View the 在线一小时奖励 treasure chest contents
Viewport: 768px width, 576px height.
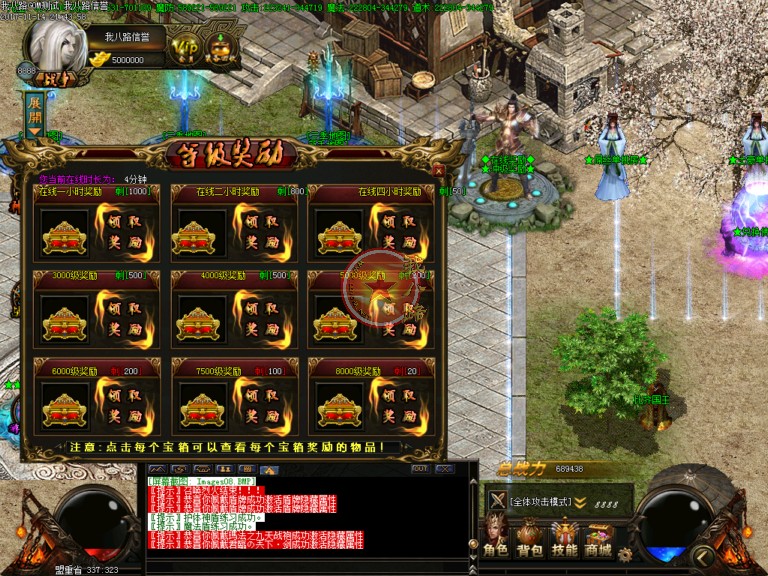pyautogui.click(x=59, y=238)
